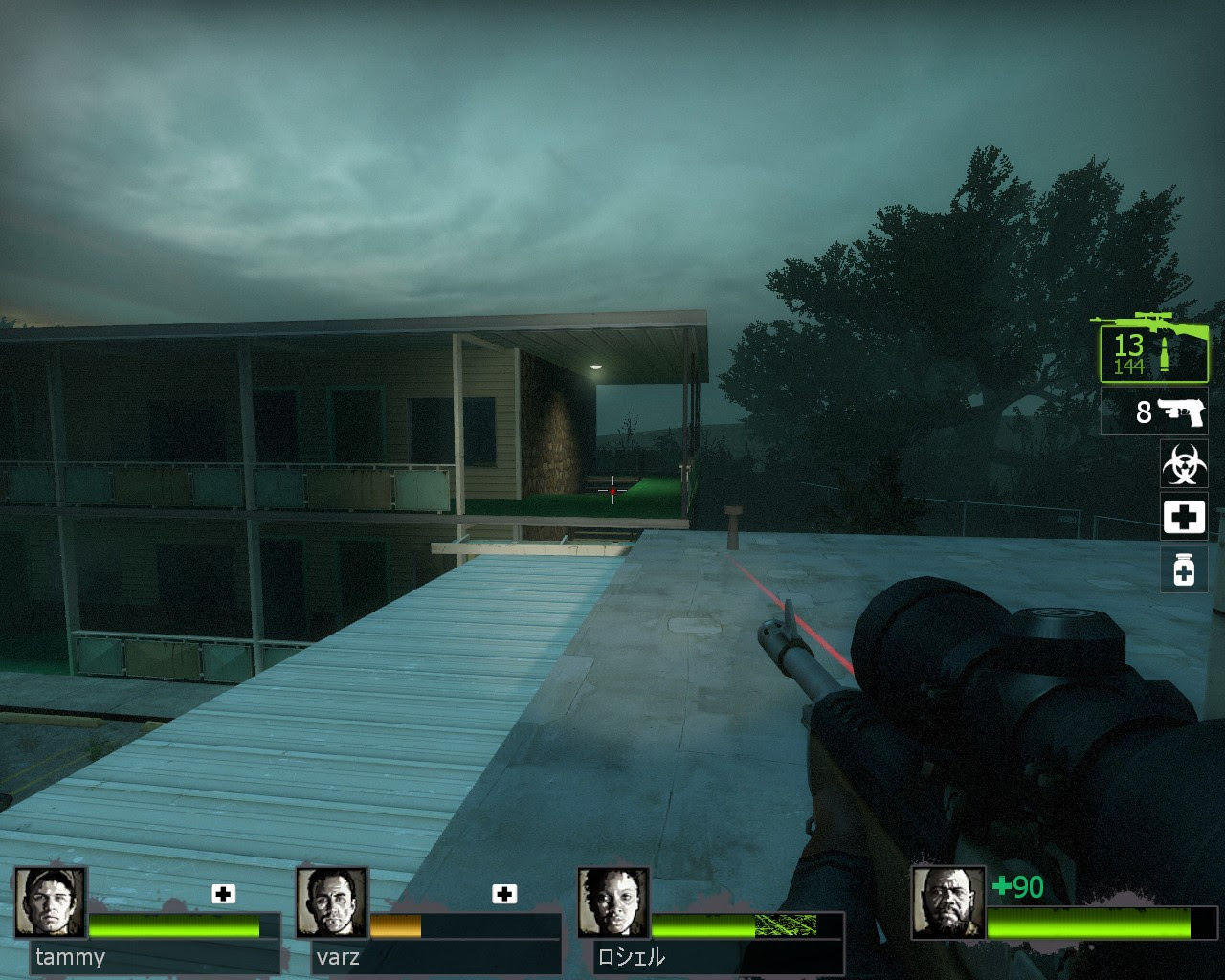Screen dimensions: 1225x980
Task: Select varz's portrait thumbnail
Action: point(333,904)
